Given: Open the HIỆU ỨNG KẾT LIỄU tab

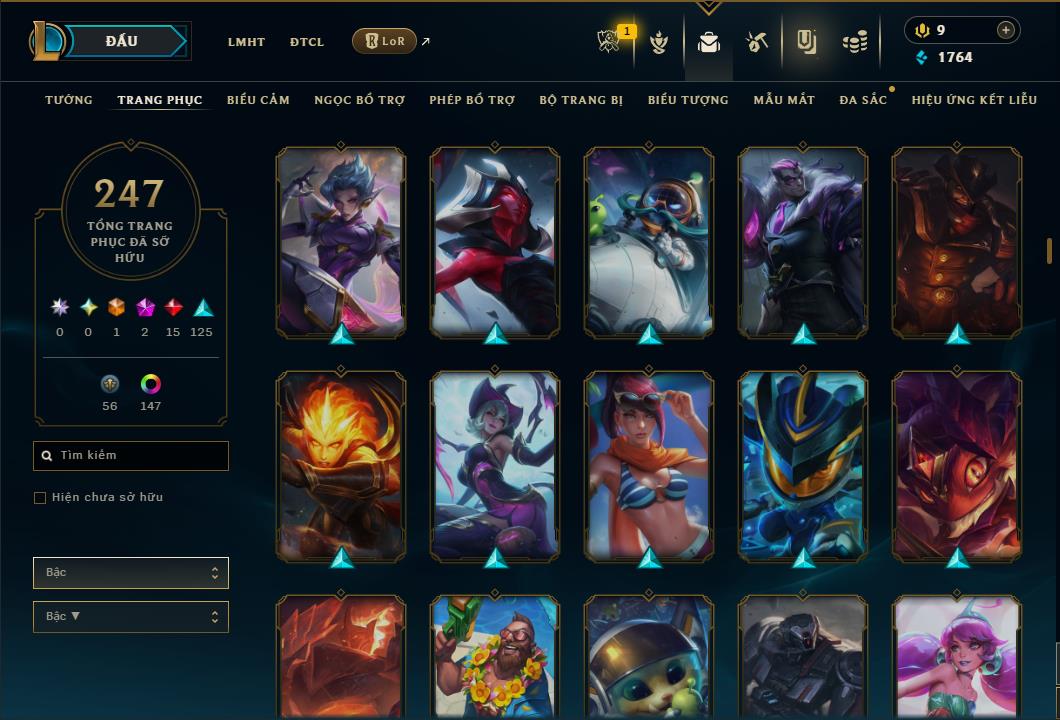Looking at the screenshot, I should click(x=974, y=100).
